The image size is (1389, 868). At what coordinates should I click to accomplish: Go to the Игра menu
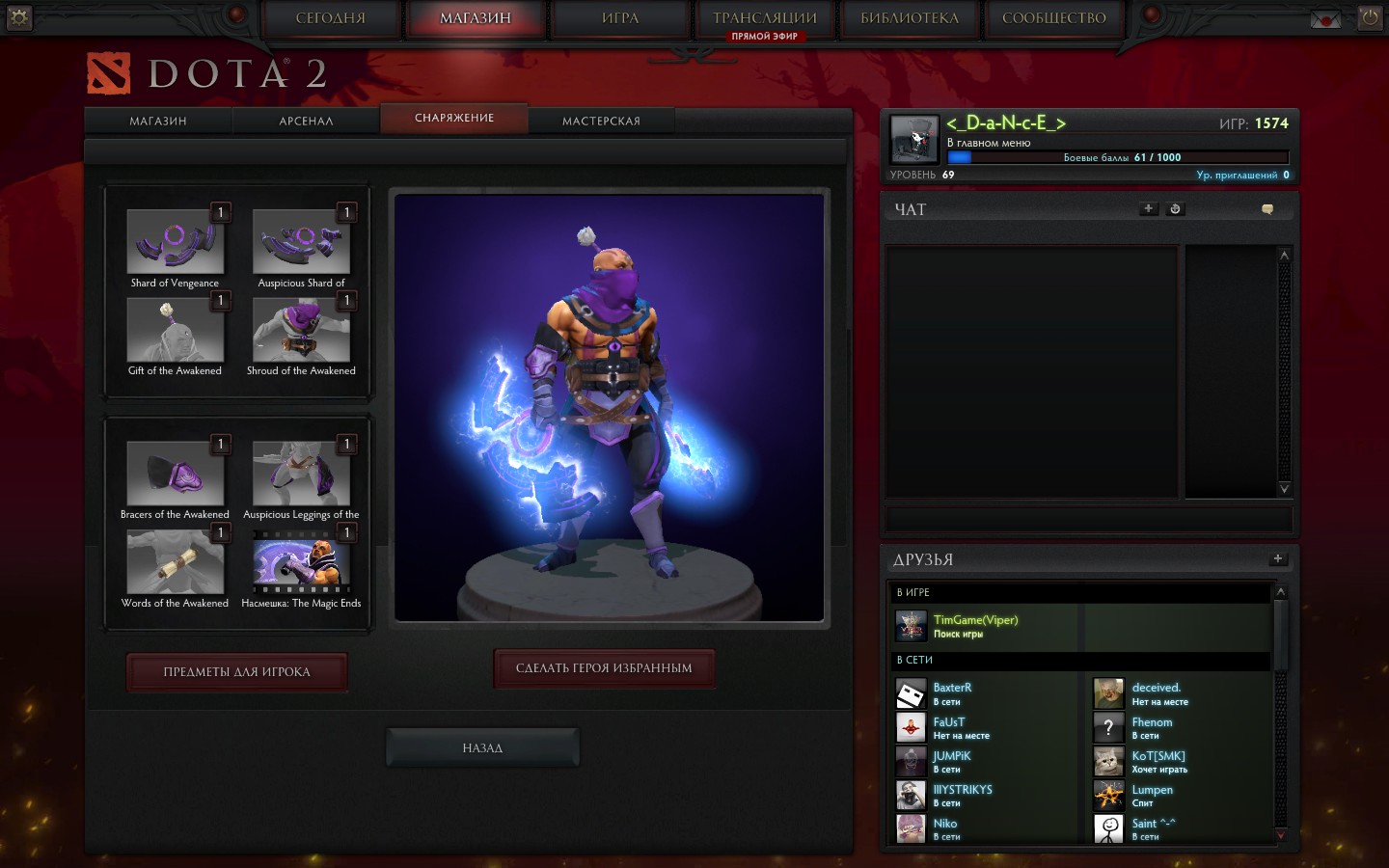(x=620, y=18)
